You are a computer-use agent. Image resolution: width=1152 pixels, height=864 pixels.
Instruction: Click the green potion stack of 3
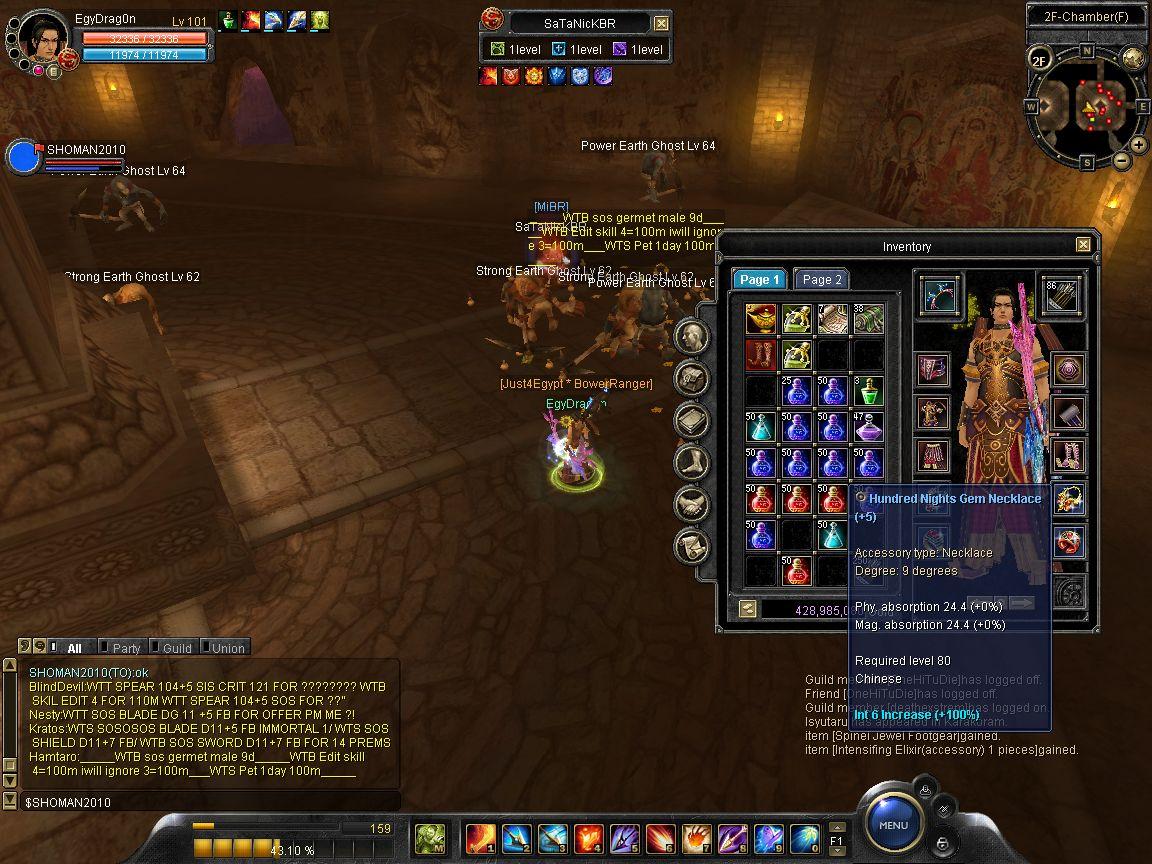[x=868, y=391]
